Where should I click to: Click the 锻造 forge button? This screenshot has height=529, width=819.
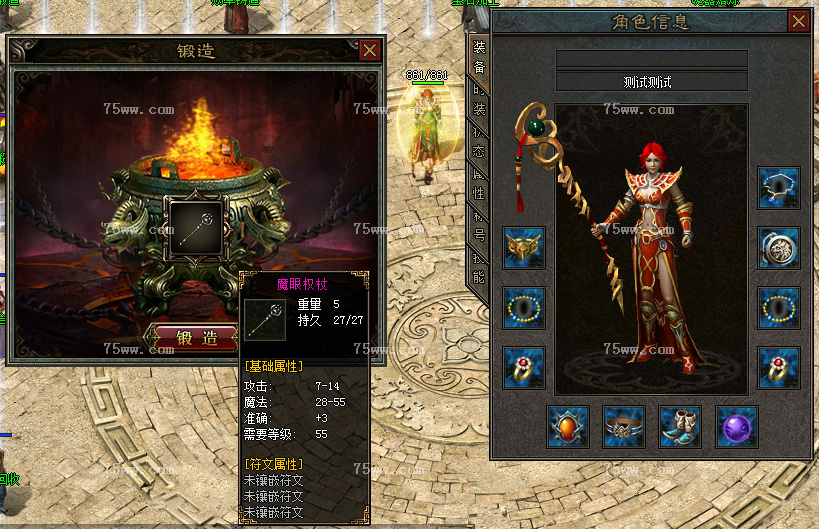click(x=197, y=338)
